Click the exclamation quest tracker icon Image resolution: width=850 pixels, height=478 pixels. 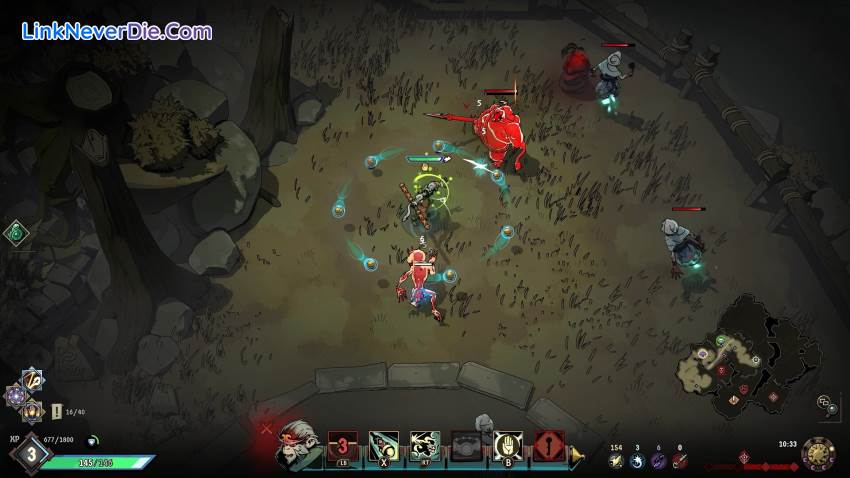click(57, 411)
